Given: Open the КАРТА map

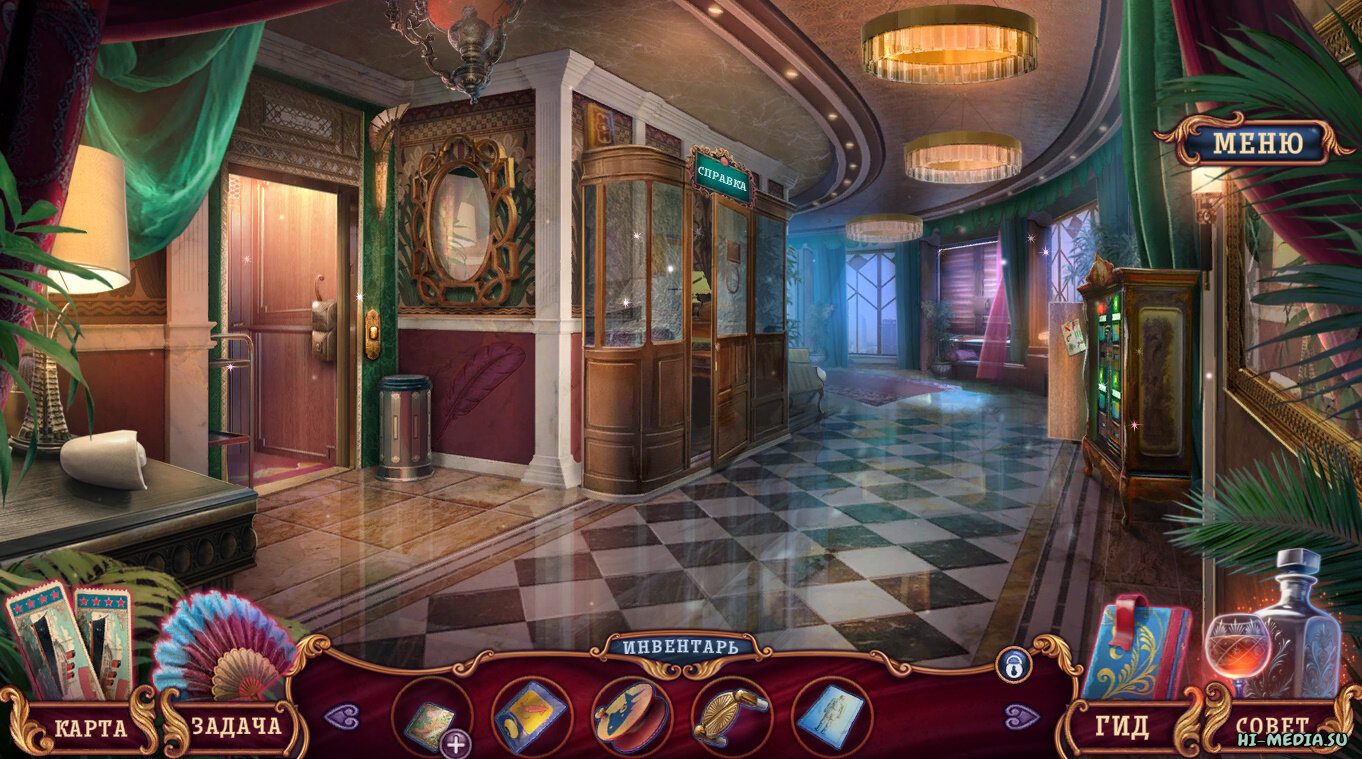Looking at the screenshot, I should pyautogui.click(x=90, y=727).
